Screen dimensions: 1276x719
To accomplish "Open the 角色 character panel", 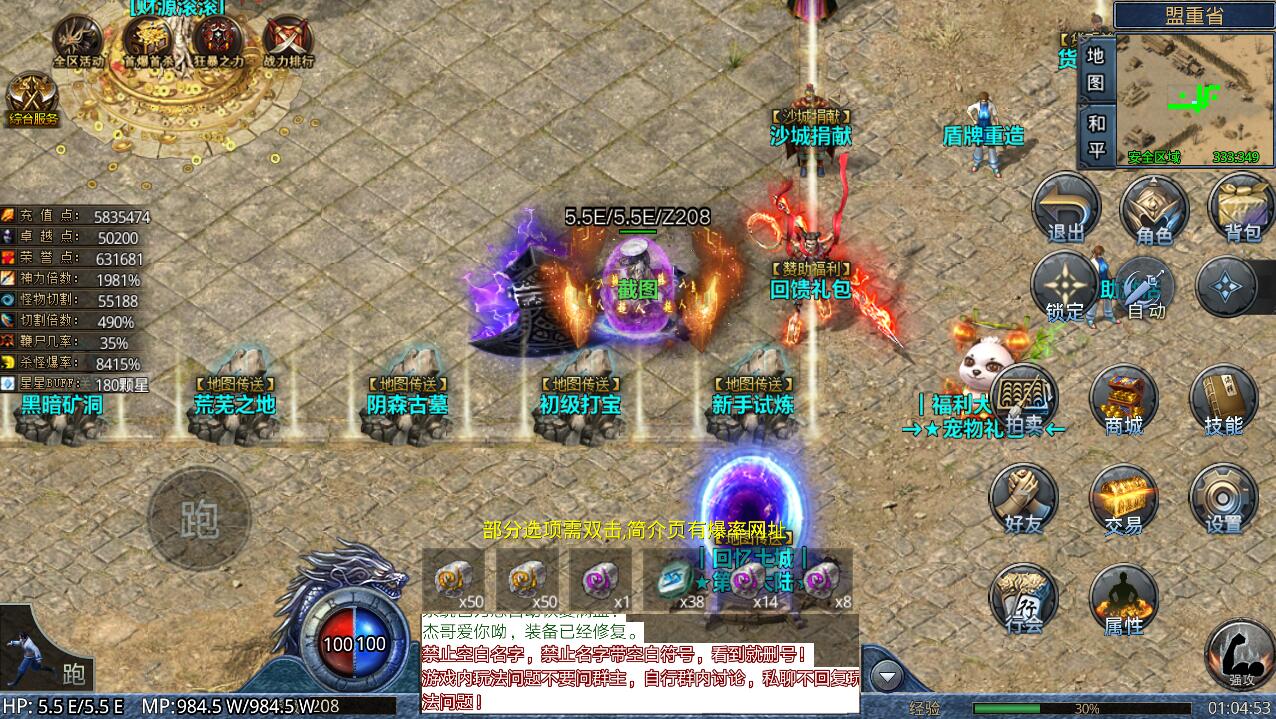I will coord(1153,208).
